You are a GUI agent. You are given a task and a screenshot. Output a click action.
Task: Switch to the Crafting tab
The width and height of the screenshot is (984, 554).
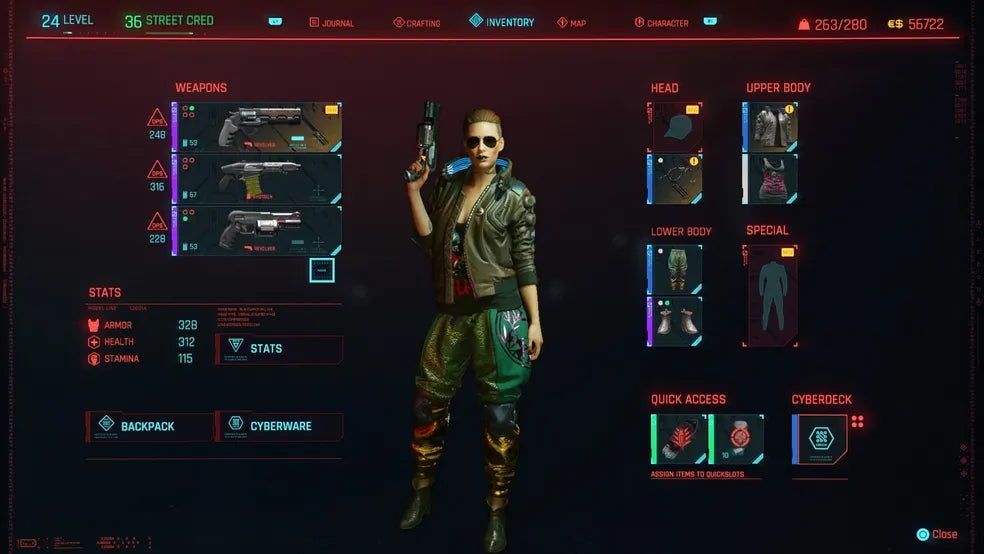417,23
